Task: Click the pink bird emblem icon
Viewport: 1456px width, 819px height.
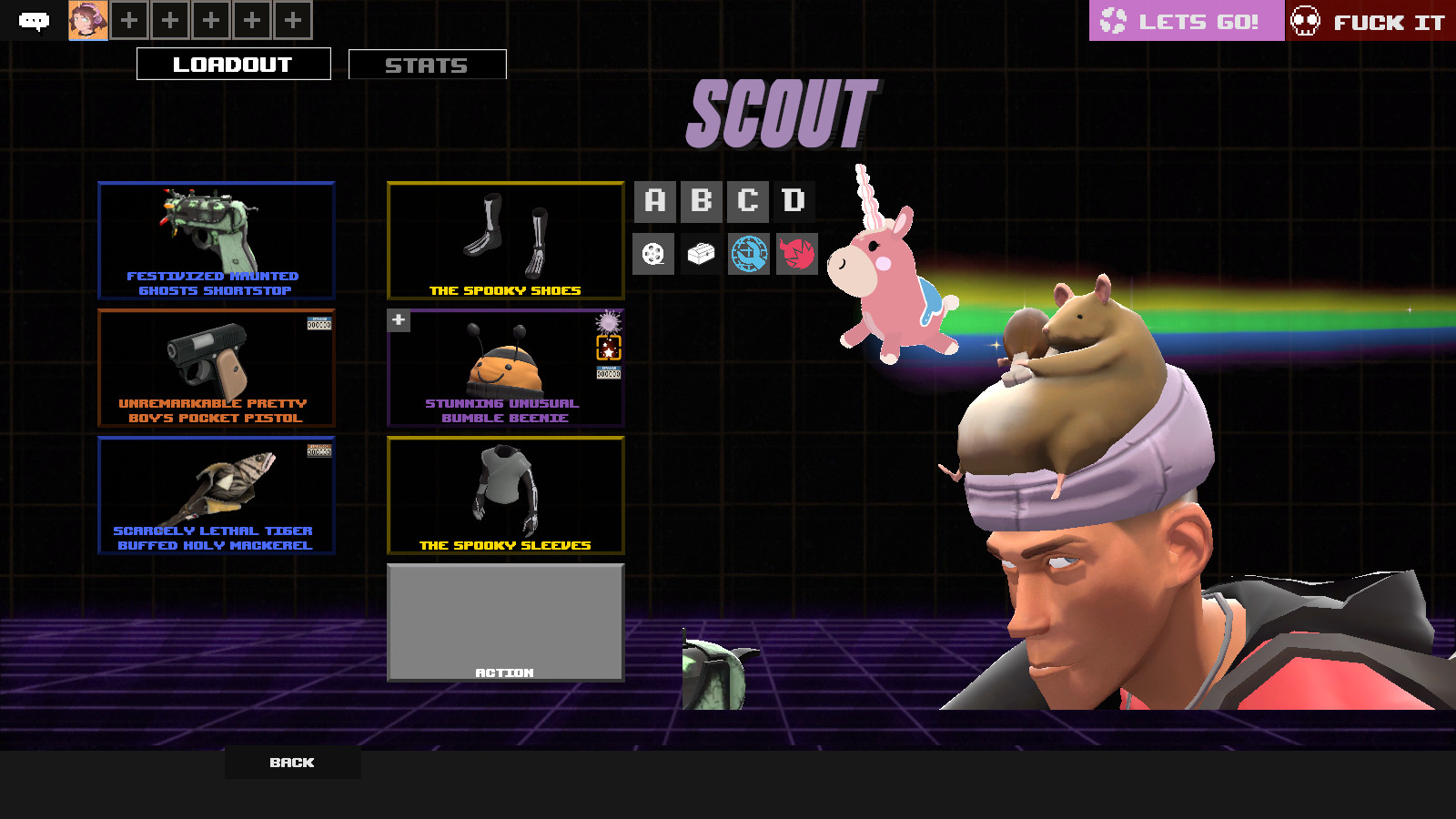Action: coord(798,255)
